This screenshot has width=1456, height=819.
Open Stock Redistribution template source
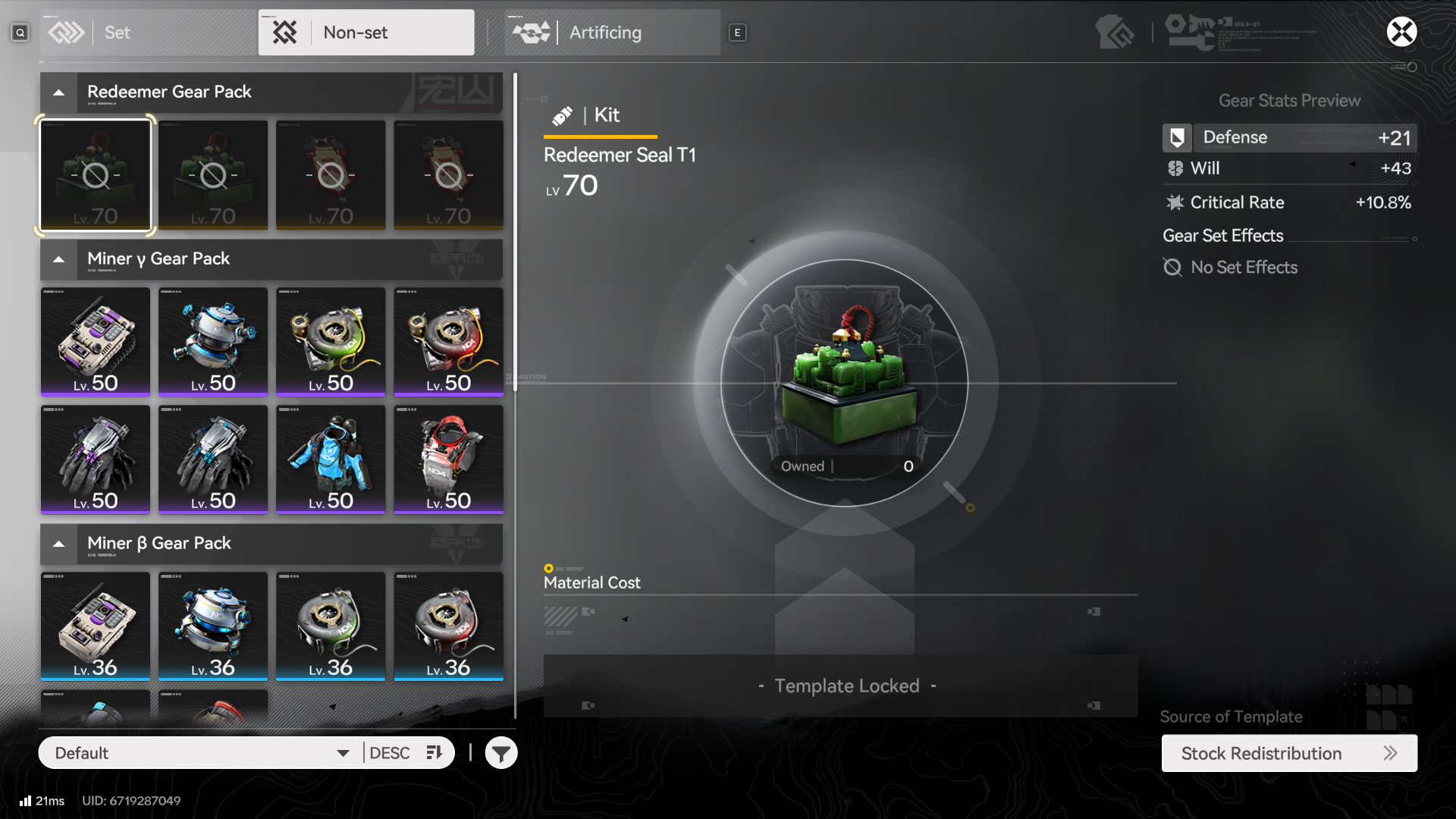tap(1288, 753)
